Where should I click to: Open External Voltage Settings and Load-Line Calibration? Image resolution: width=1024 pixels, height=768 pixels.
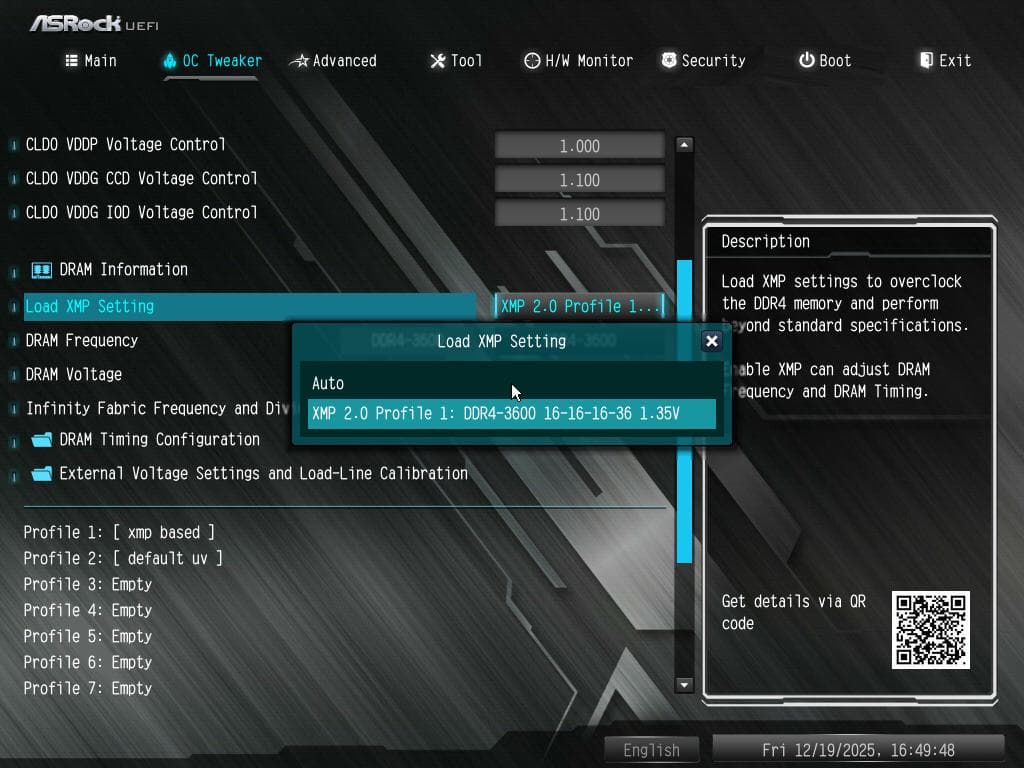point(263,473)
